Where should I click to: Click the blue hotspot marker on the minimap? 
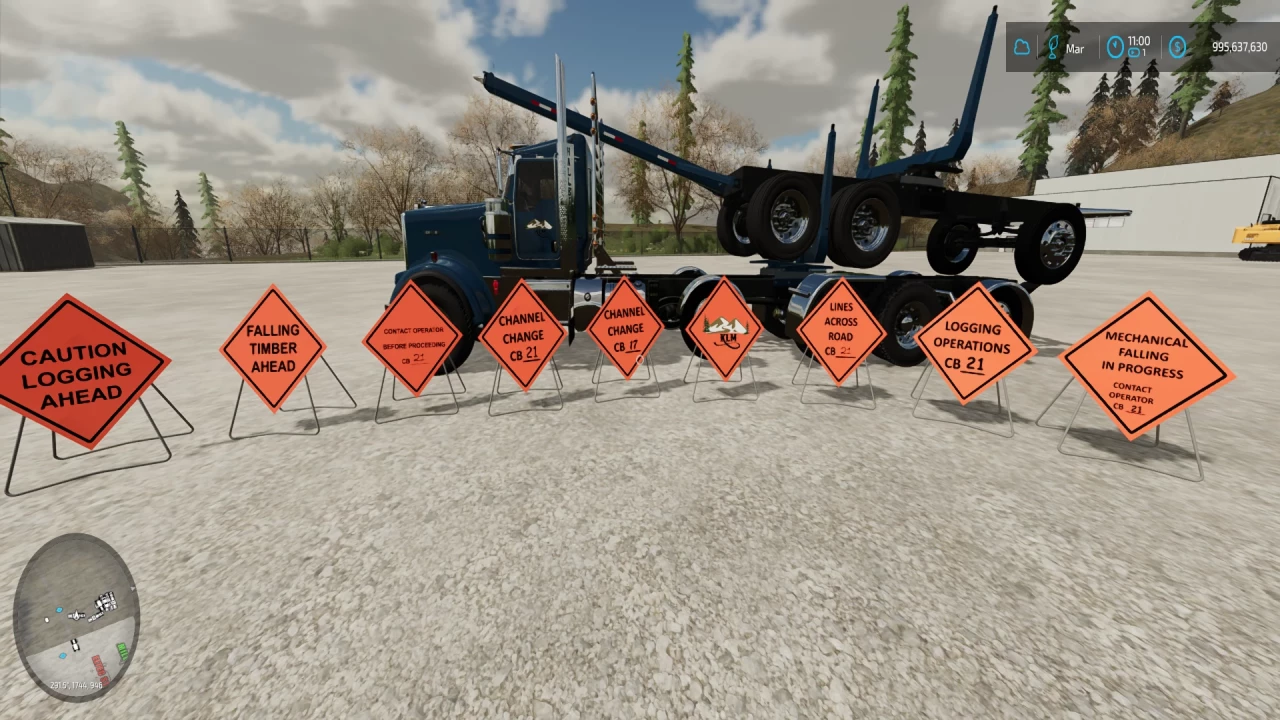click(x=59, y=610)
